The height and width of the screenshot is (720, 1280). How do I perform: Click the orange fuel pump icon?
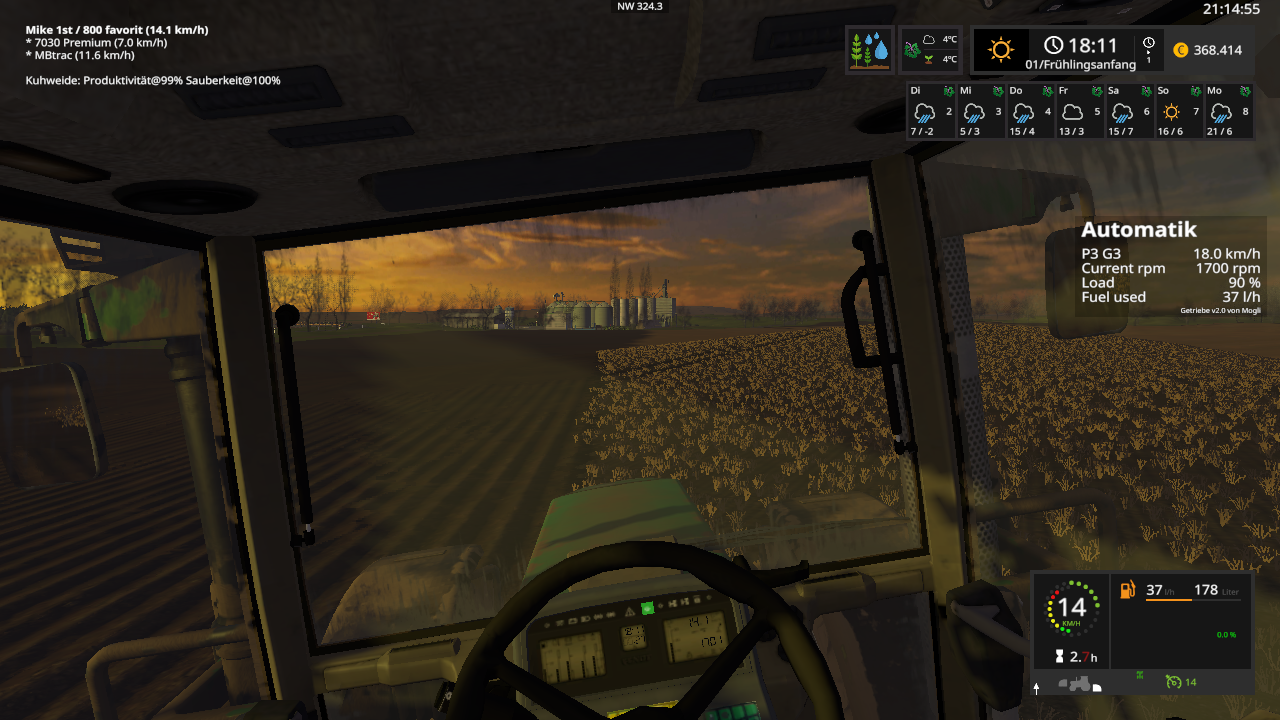pyautogui.click(x=1127, y=590)
